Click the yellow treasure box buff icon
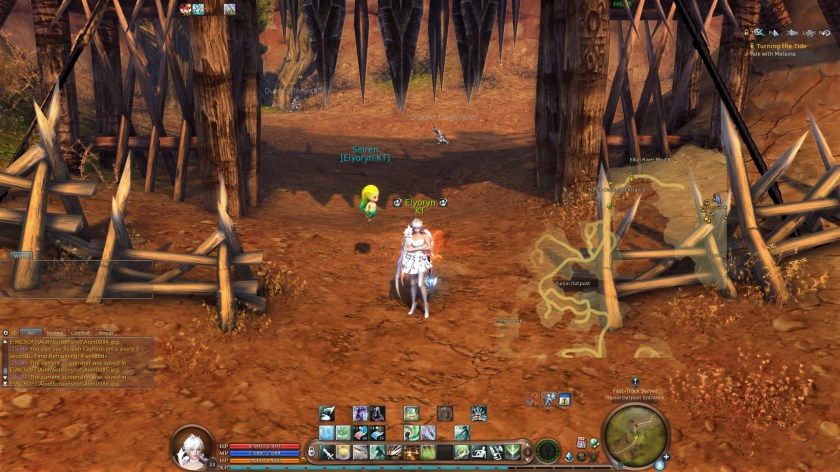Screen dimensions: 840x472 coord(565,400)
